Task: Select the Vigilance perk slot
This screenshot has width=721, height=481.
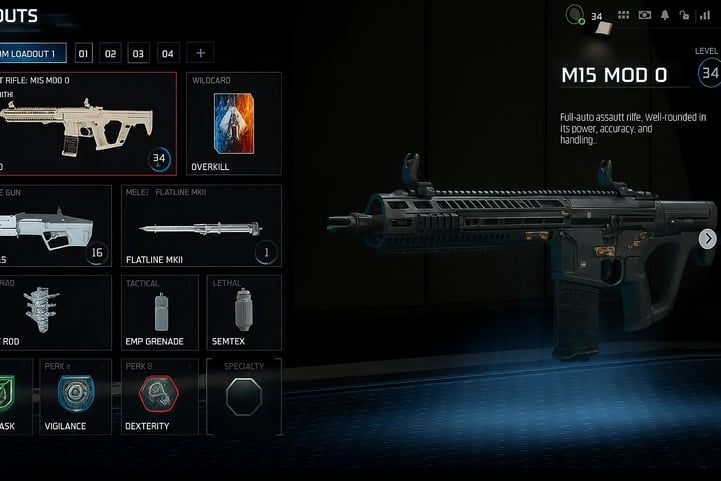Action: click(x=75, y=397)
